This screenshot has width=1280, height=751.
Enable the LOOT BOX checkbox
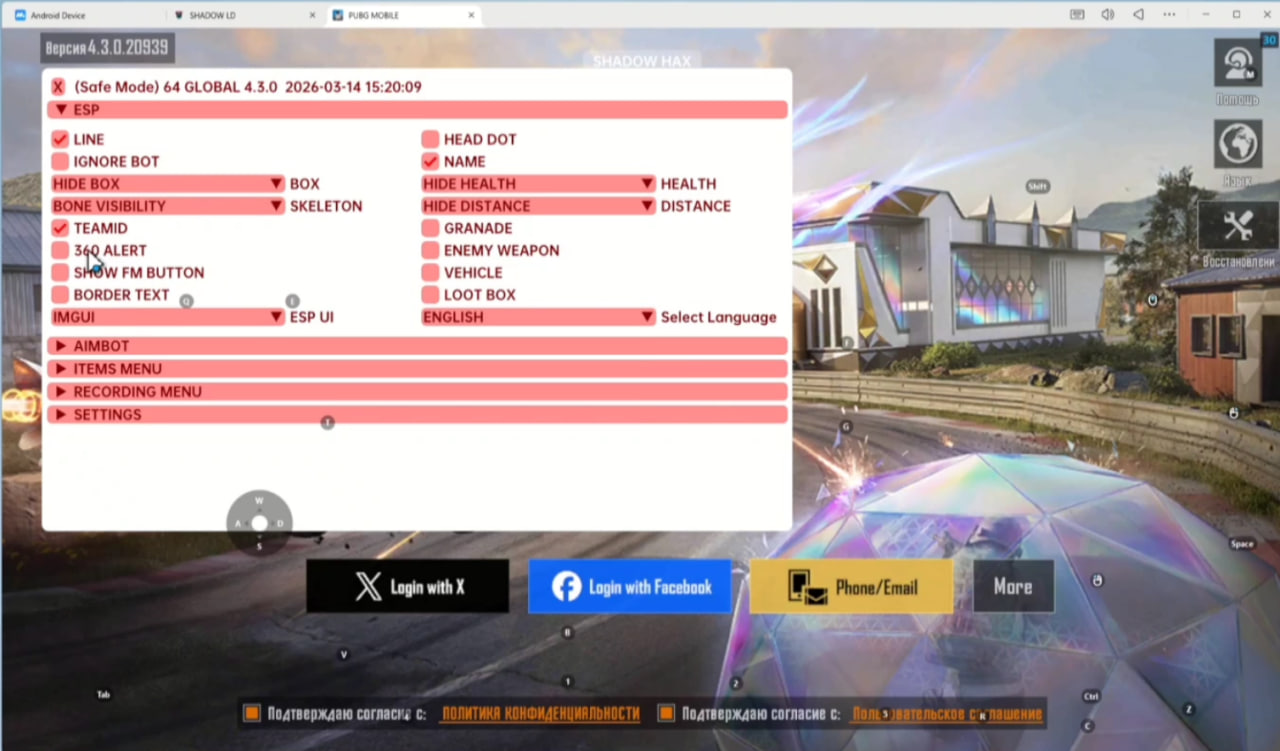point(430,295)
